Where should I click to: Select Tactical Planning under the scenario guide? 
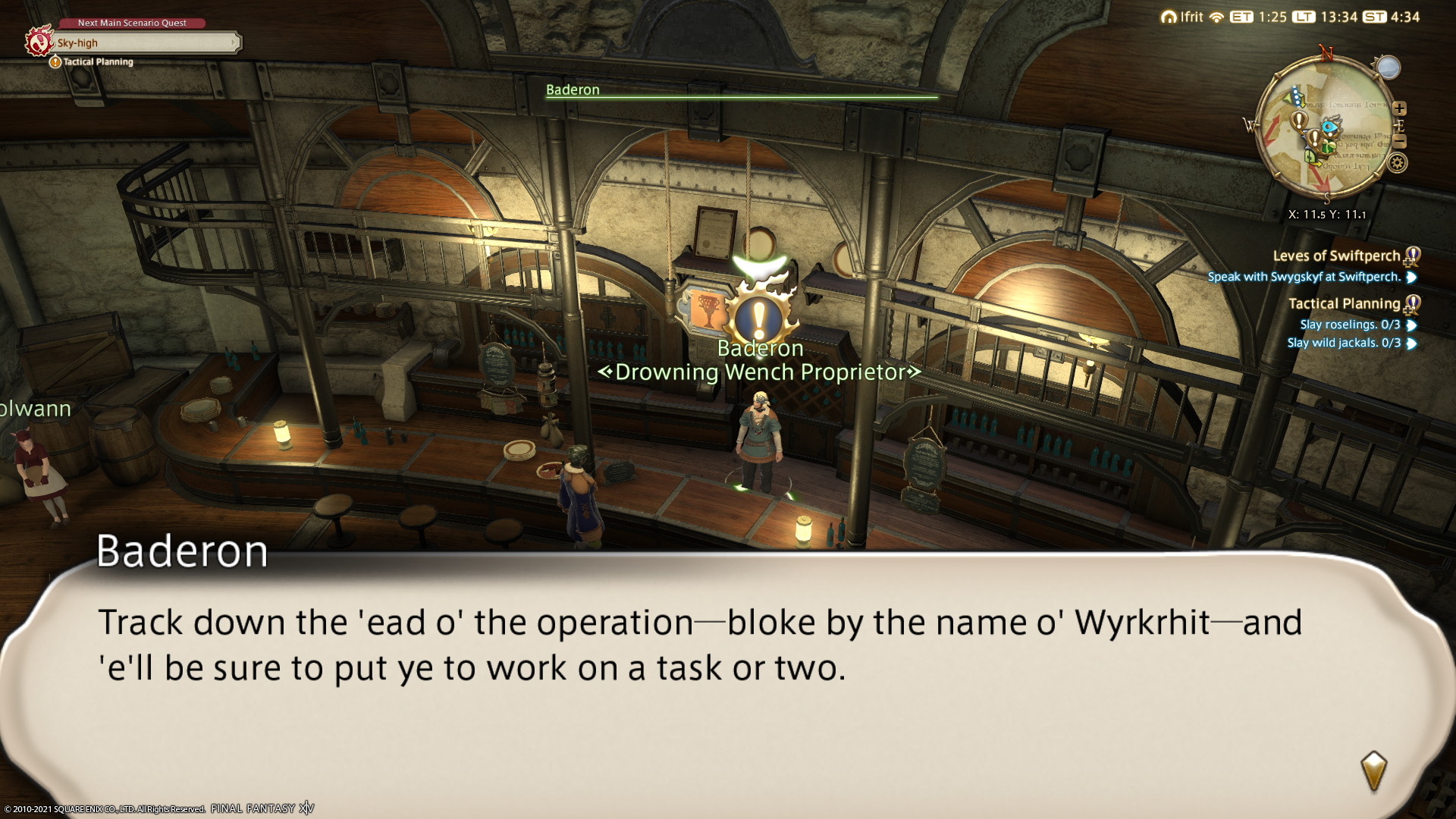[98, 62]
